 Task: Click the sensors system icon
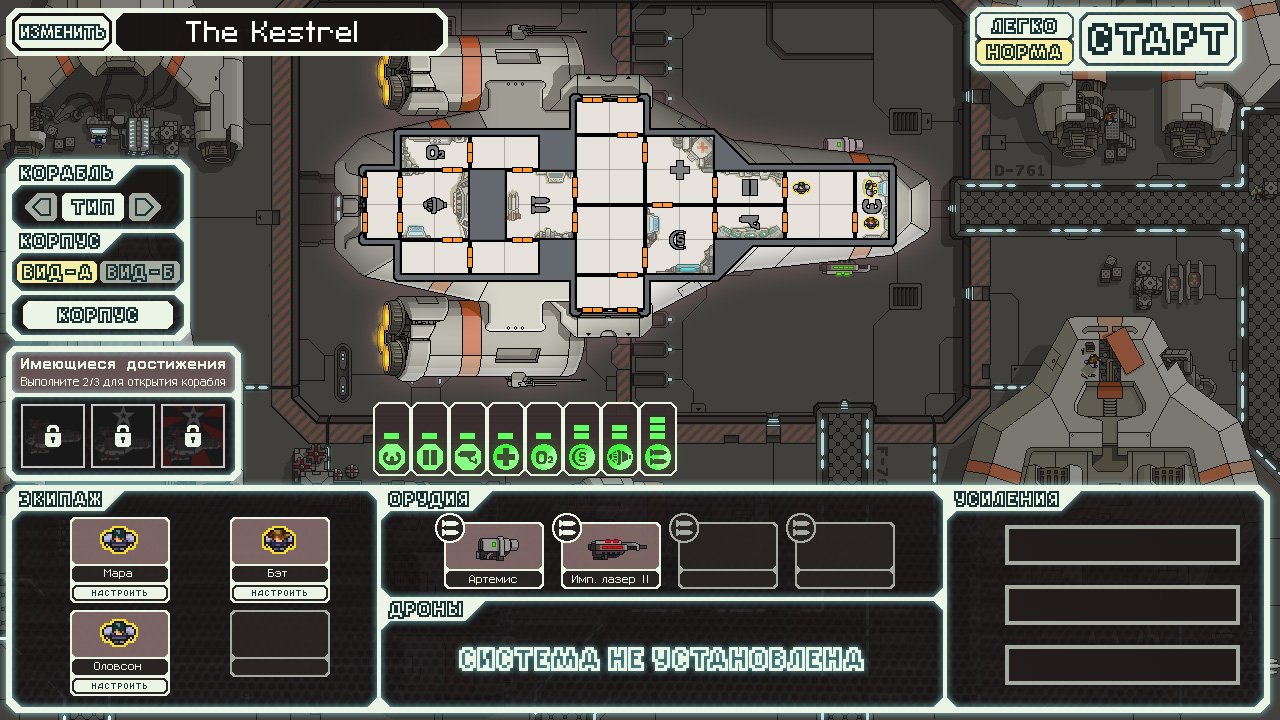point(580,455)
